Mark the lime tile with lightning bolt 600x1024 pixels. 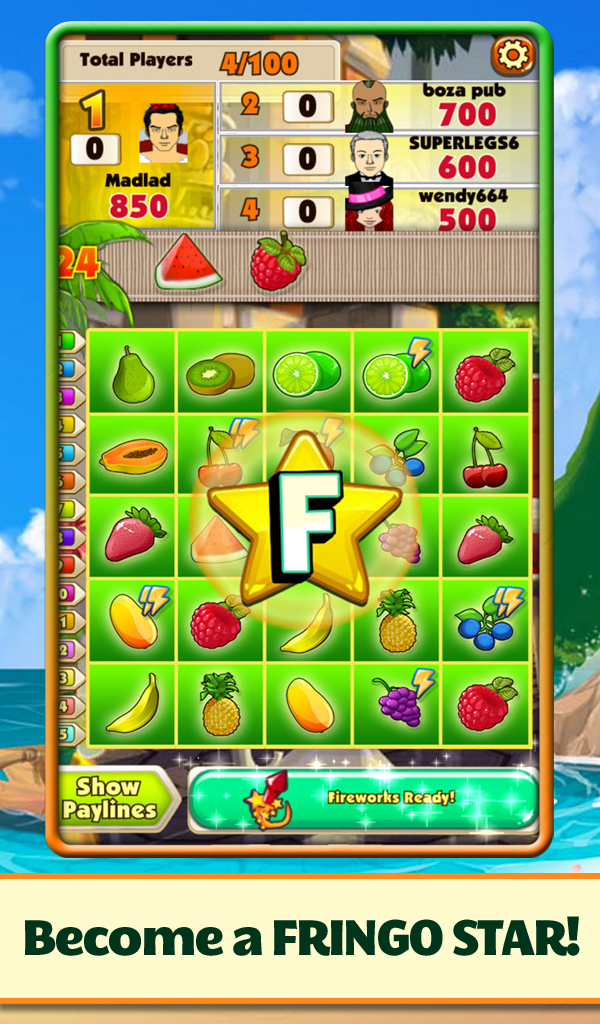396,372
